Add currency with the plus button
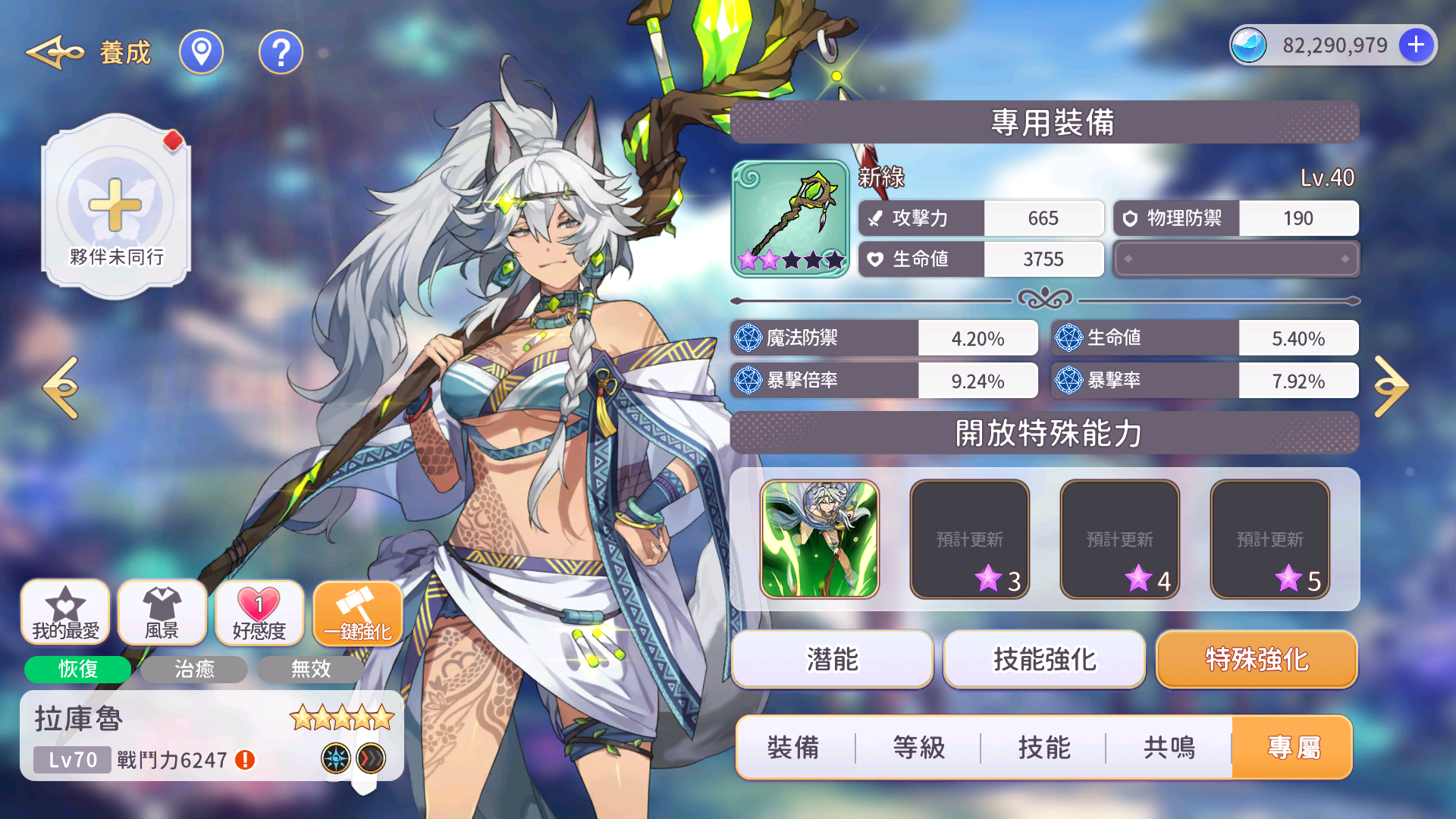The height and width of the screenshot is (819, 1456). [1415, 45]
